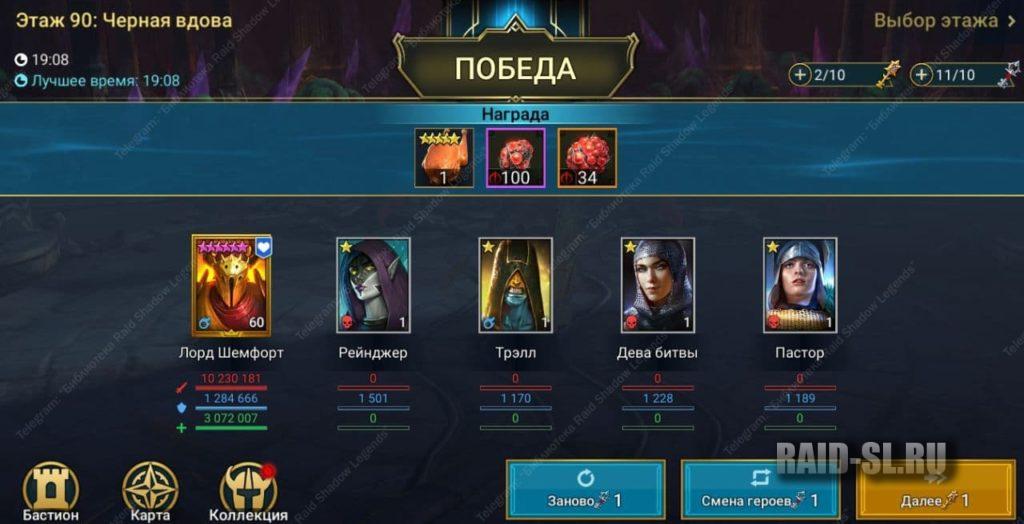The width and height of the screenshot is (1024, 524).
Task: Select the Лорд Шемфорт hero portrait
Action: [x=231, y=287]
